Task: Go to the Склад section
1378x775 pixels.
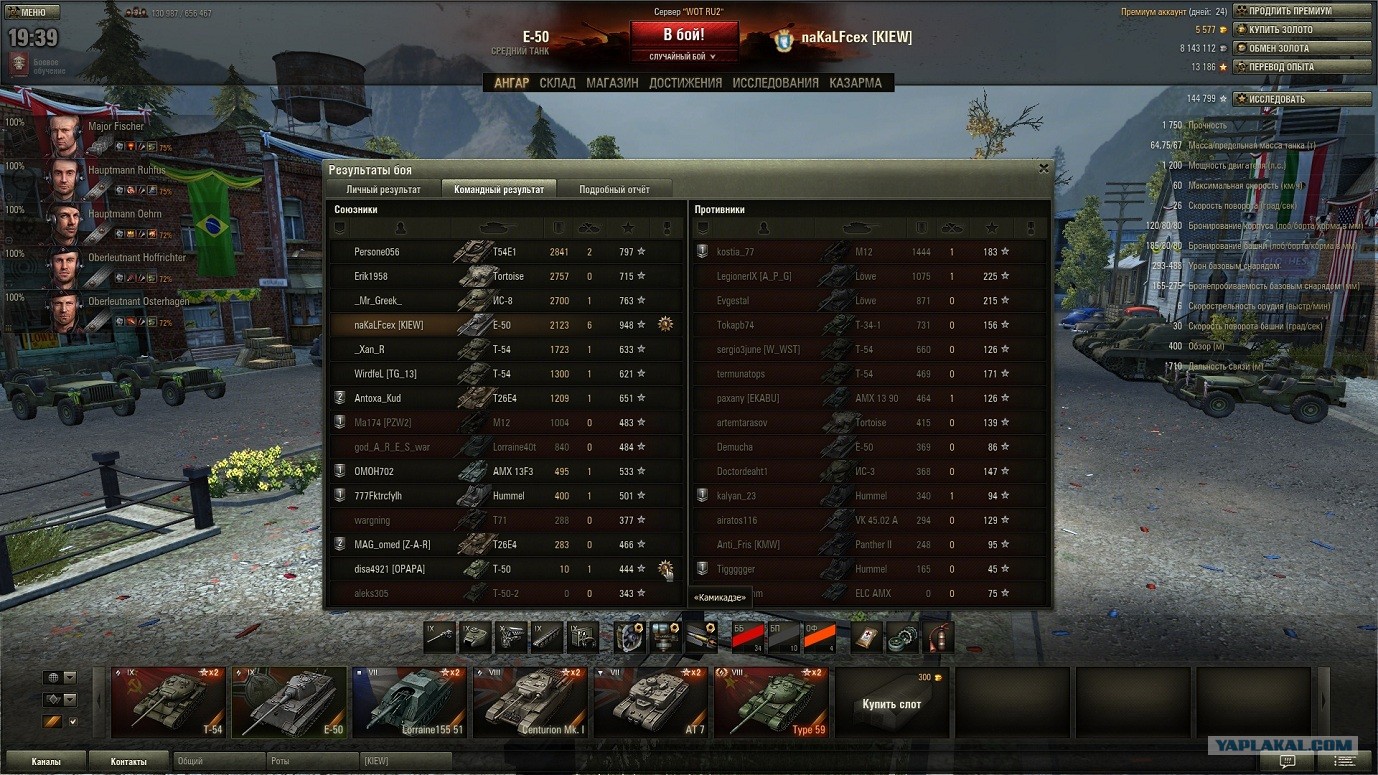Action: tap(557, 83)
